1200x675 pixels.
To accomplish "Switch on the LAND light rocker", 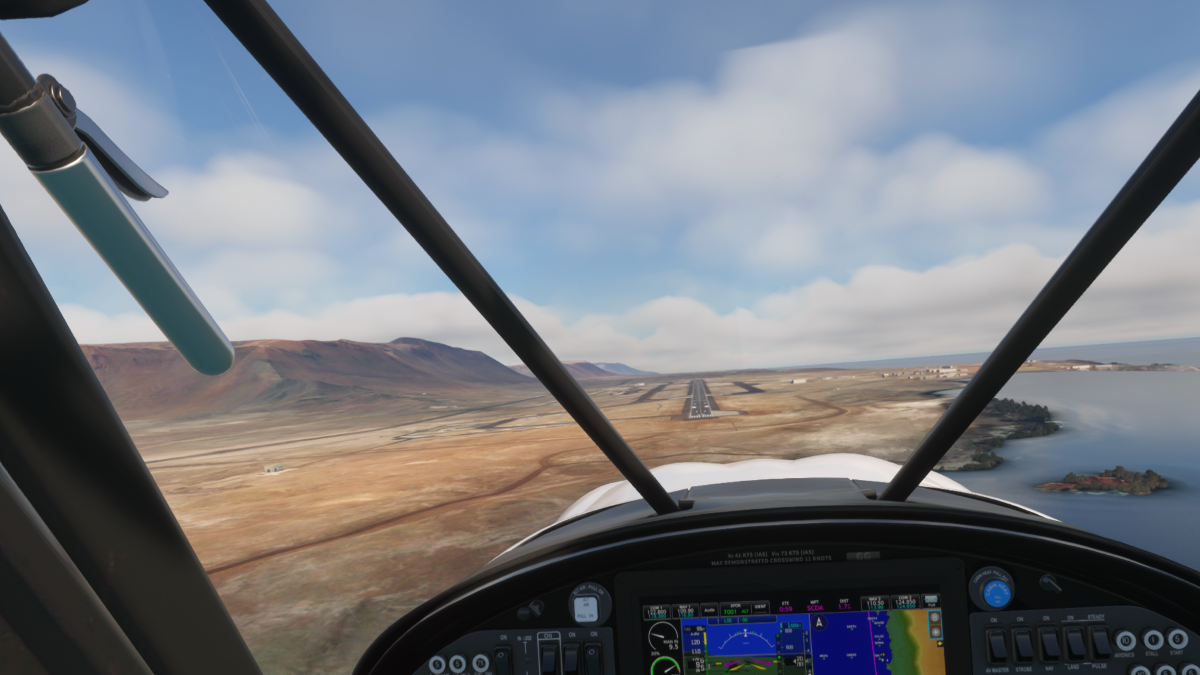I will click(1075, 643).
